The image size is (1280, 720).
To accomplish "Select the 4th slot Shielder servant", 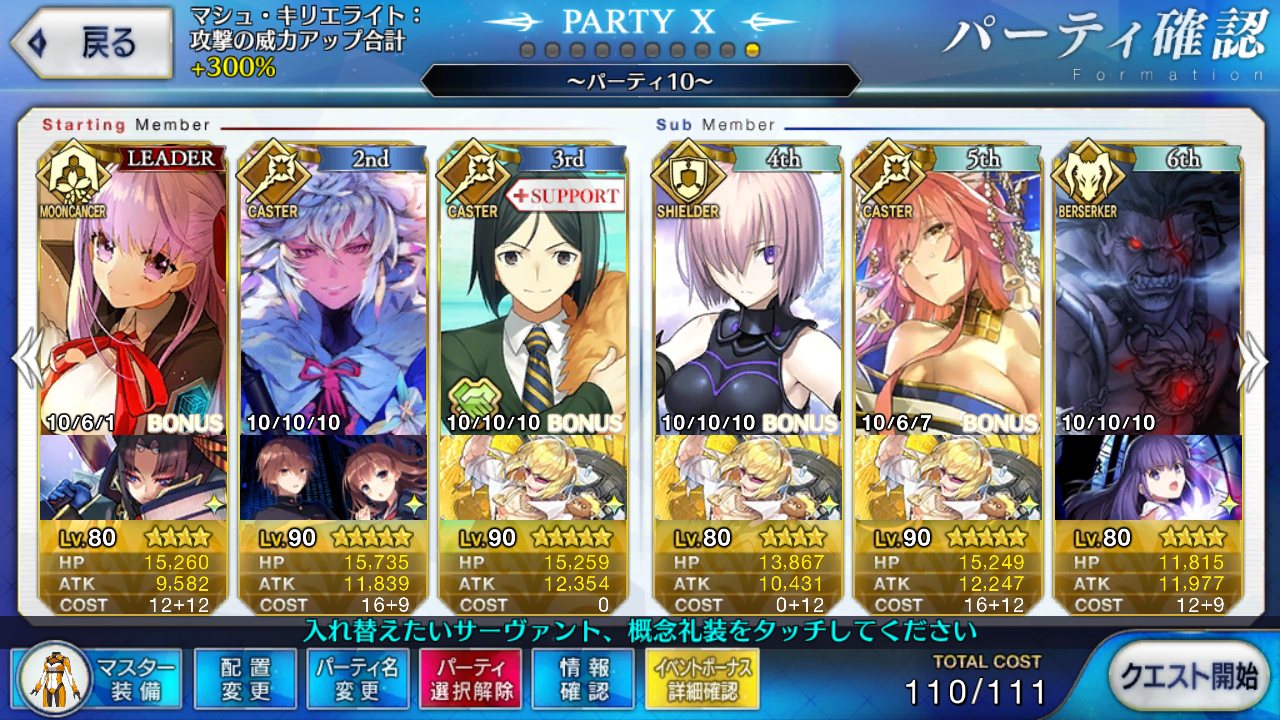I will tap(747, 300).
